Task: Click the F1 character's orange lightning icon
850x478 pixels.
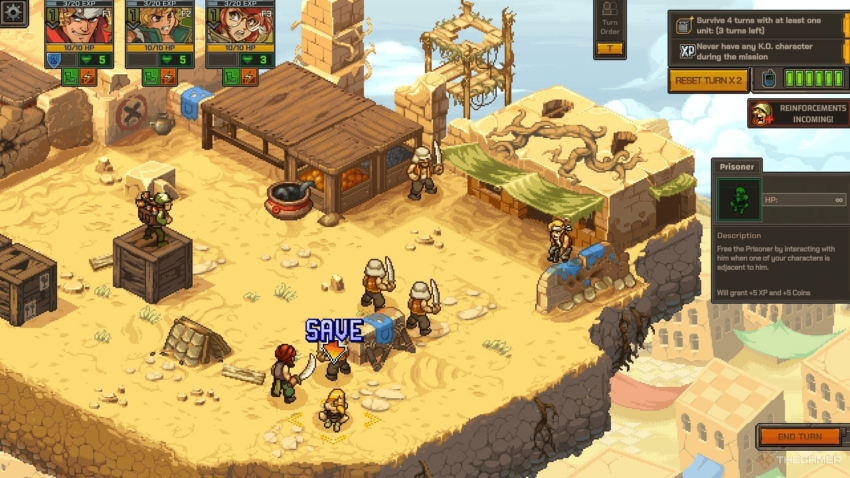Action: (x=87, y=76)
